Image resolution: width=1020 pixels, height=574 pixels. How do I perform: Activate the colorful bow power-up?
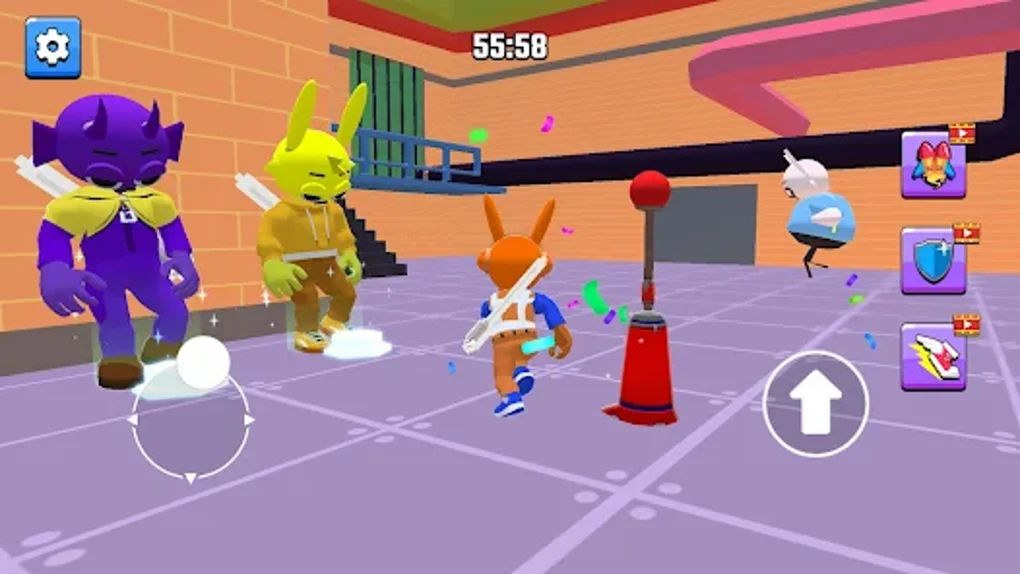coord(933,165)
